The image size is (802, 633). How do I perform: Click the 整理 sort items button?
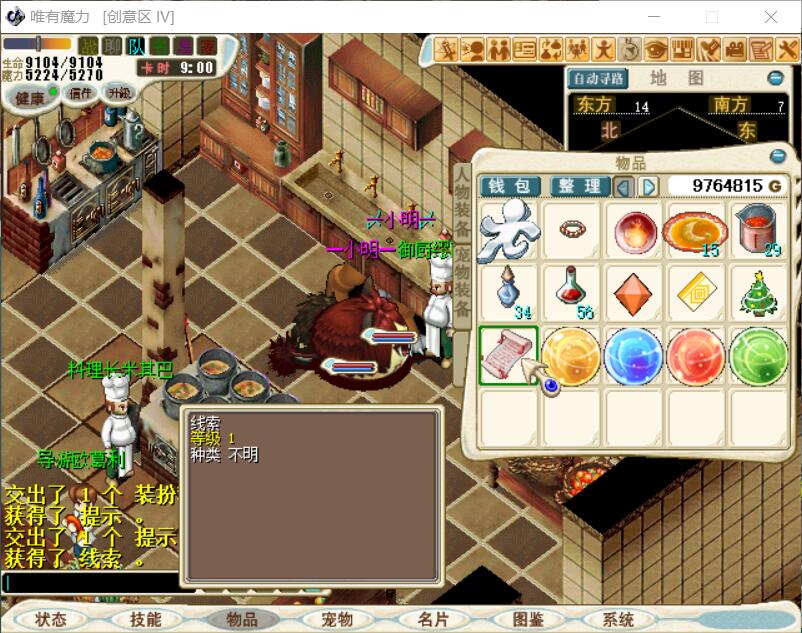pos(579,186)
